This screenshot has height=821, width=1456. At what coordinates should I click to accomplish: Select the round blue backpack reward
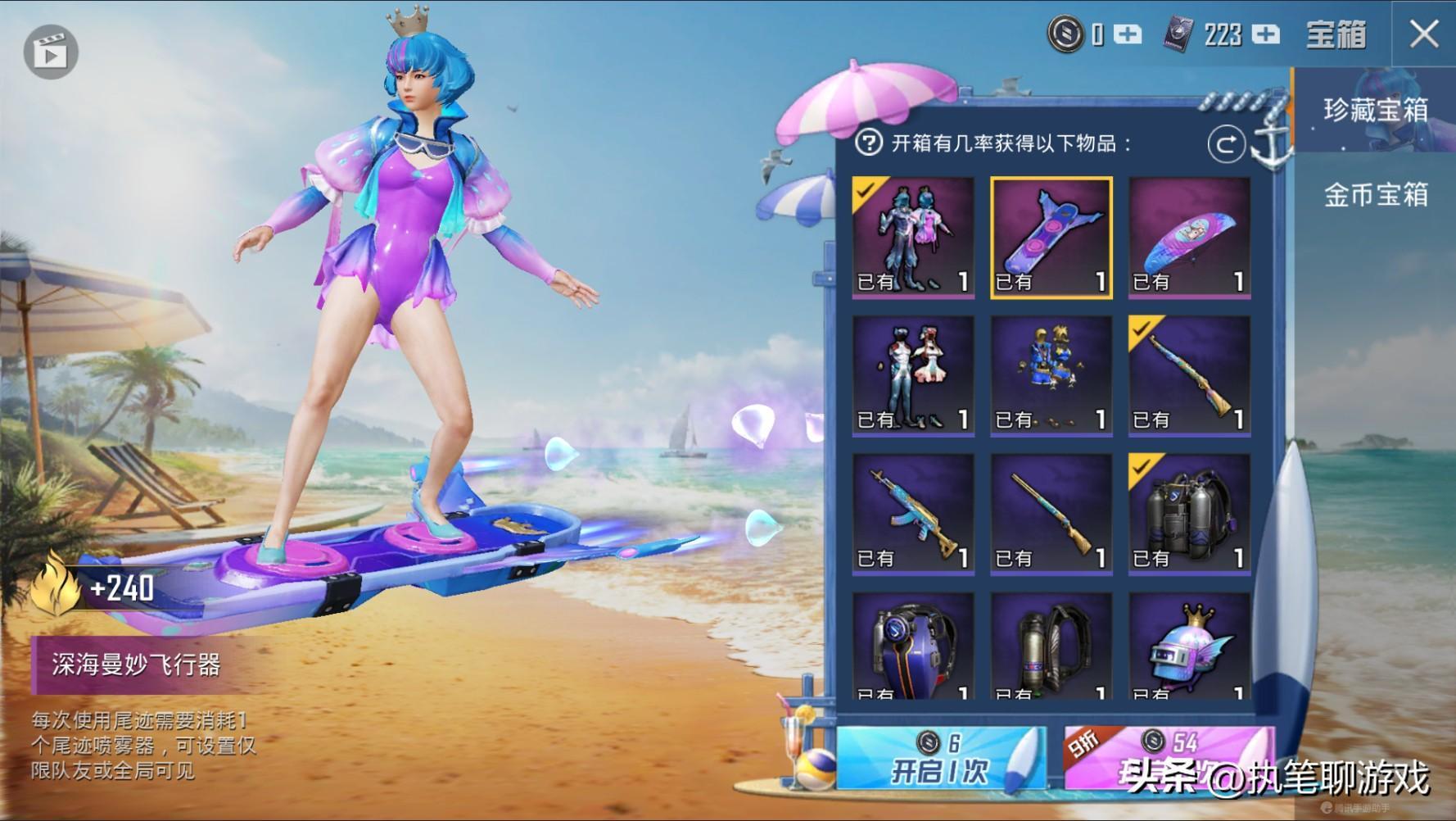tap(913, 647)
